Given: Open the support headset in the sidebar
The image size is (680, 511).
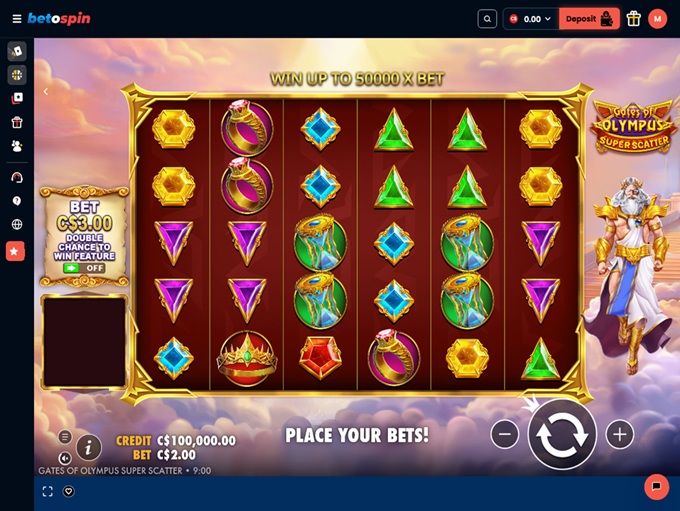Looking at the screenshot, I should click(x=16, y=177).
